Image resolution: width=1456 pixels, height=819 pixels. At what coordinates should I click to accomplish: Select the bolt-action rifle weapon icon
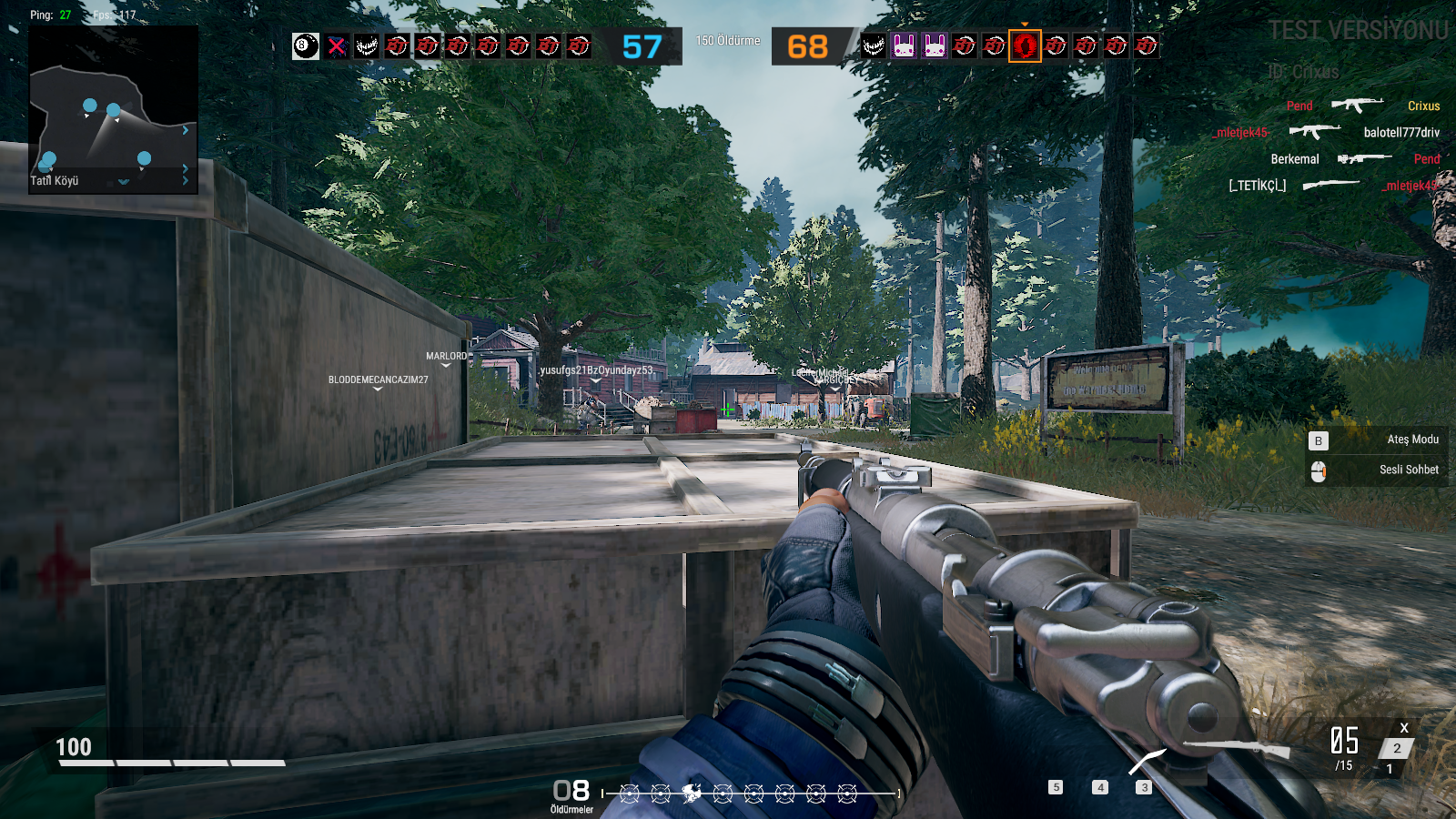tap(1236, 748)
